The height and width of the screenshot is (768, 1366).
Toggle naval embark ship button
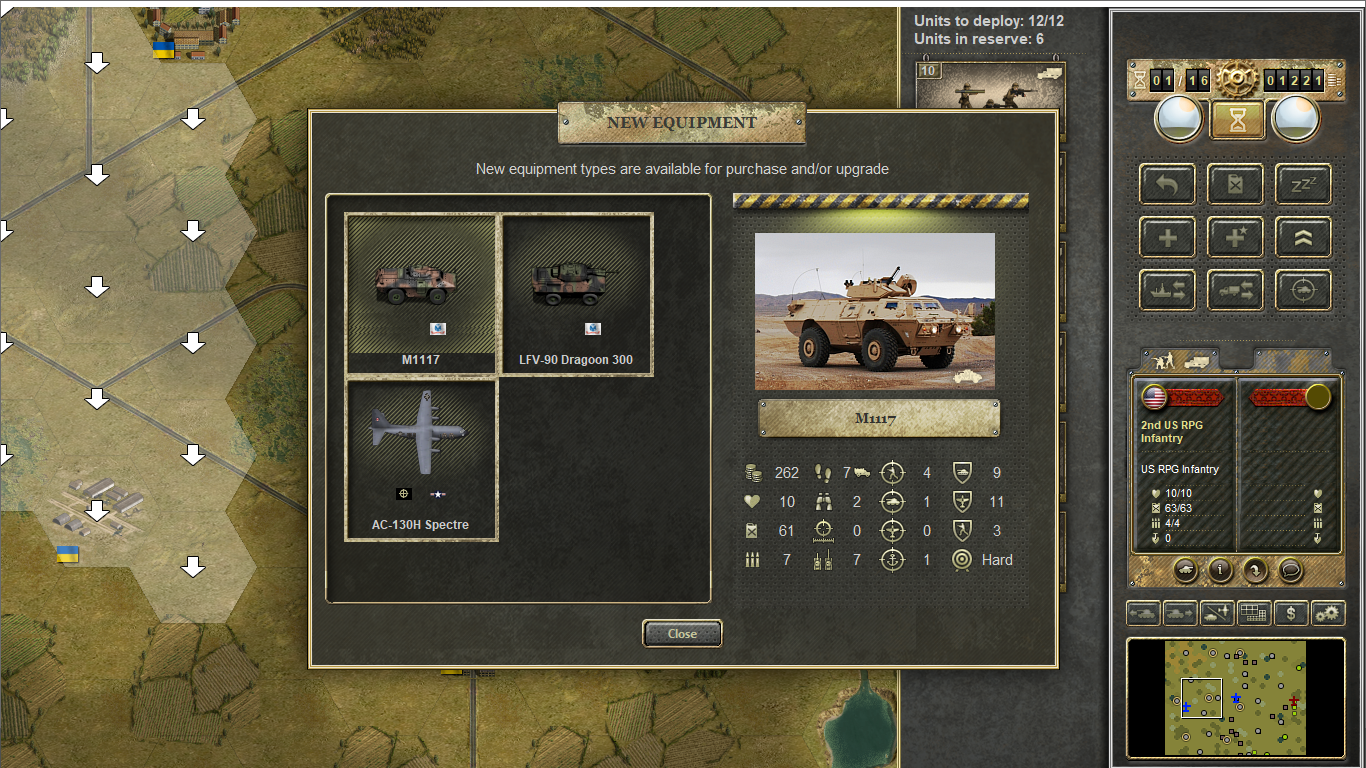pos(1167,291)
